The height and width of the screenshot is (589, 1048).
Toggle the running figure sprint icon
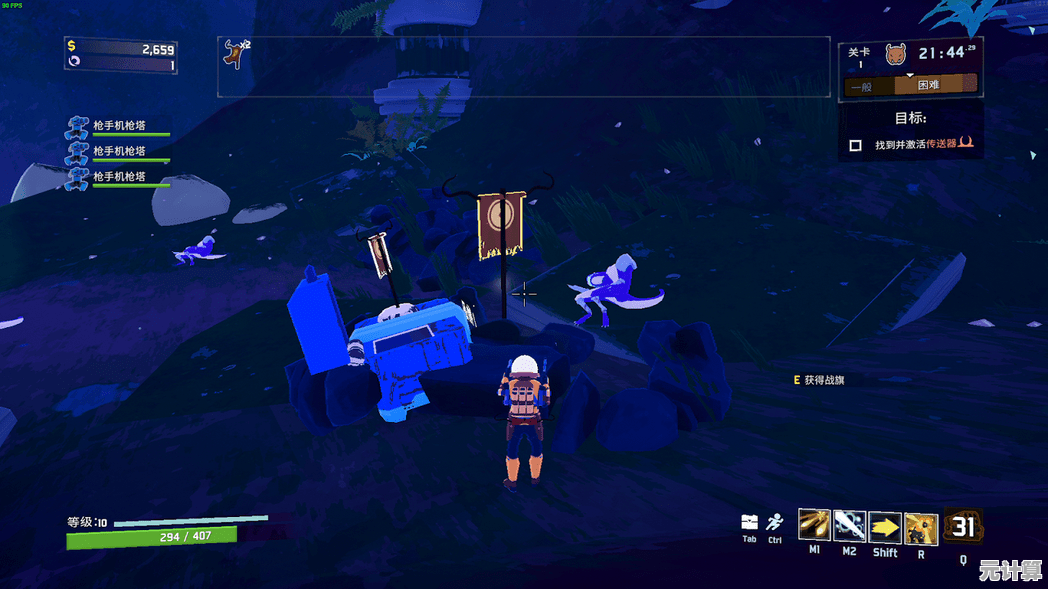click(x=775, y=522)
